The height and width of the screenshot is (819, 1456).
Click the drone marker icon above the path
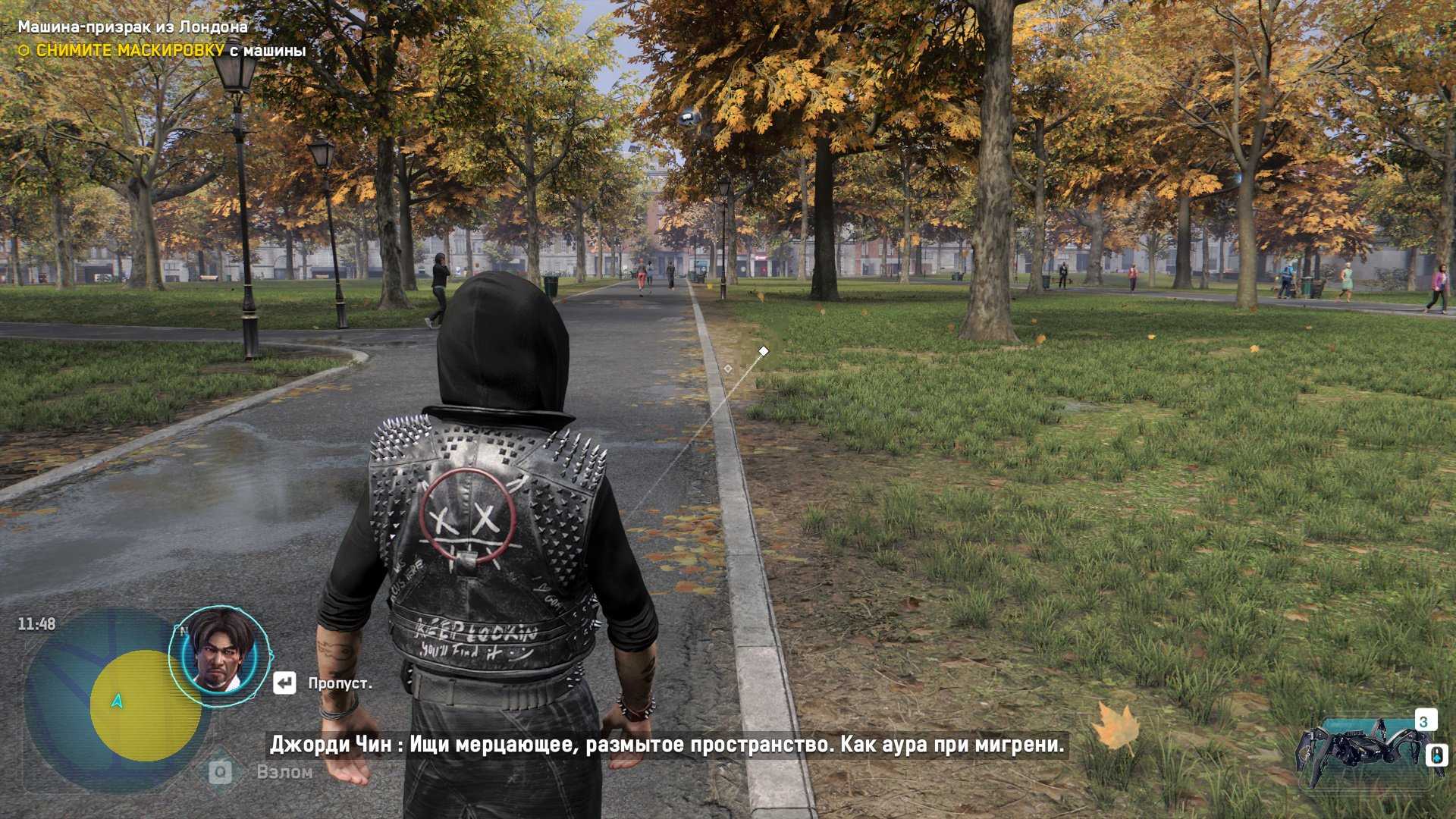point(689,116)
